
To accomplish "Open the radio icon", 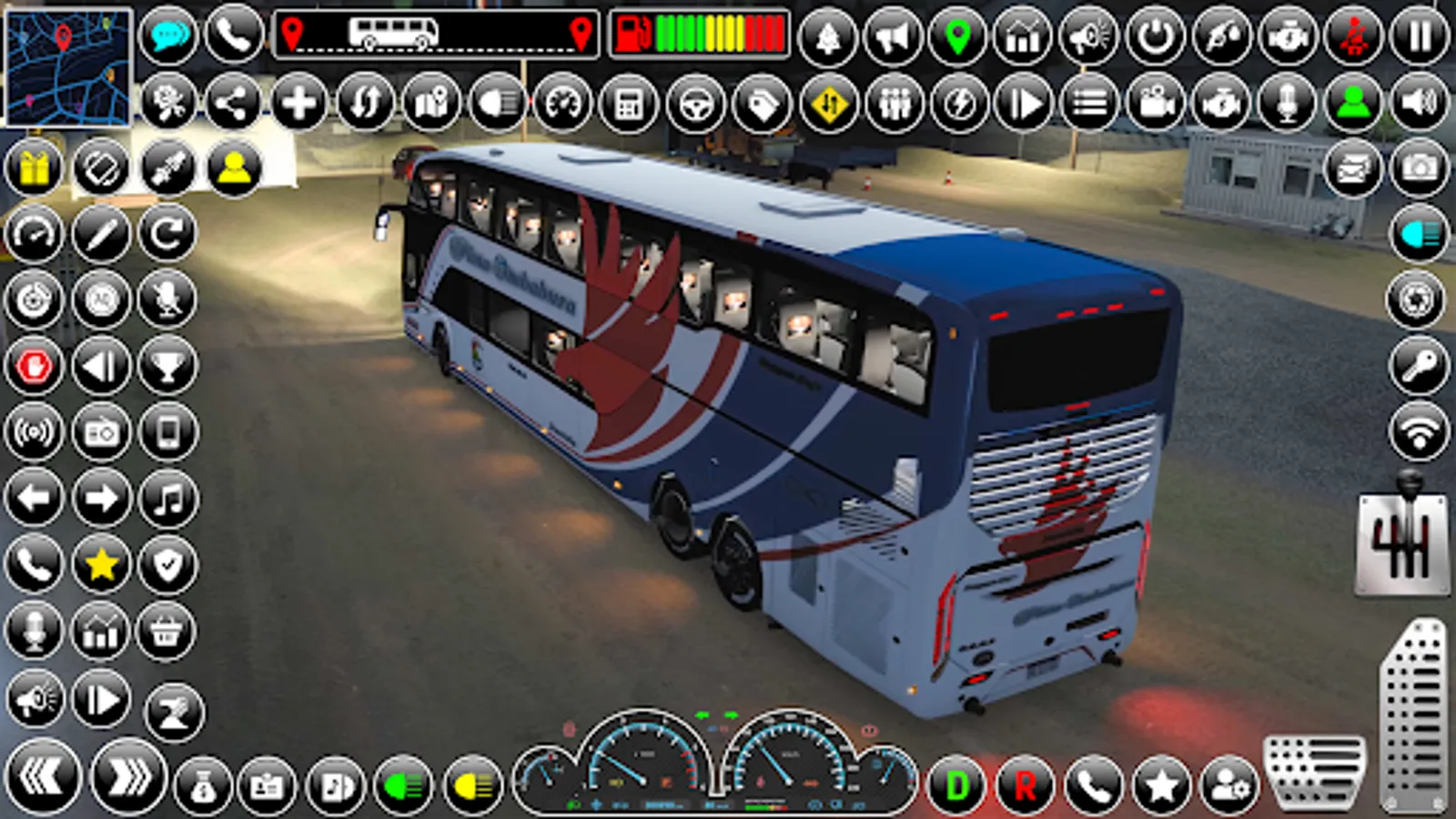I will (100, 430).
